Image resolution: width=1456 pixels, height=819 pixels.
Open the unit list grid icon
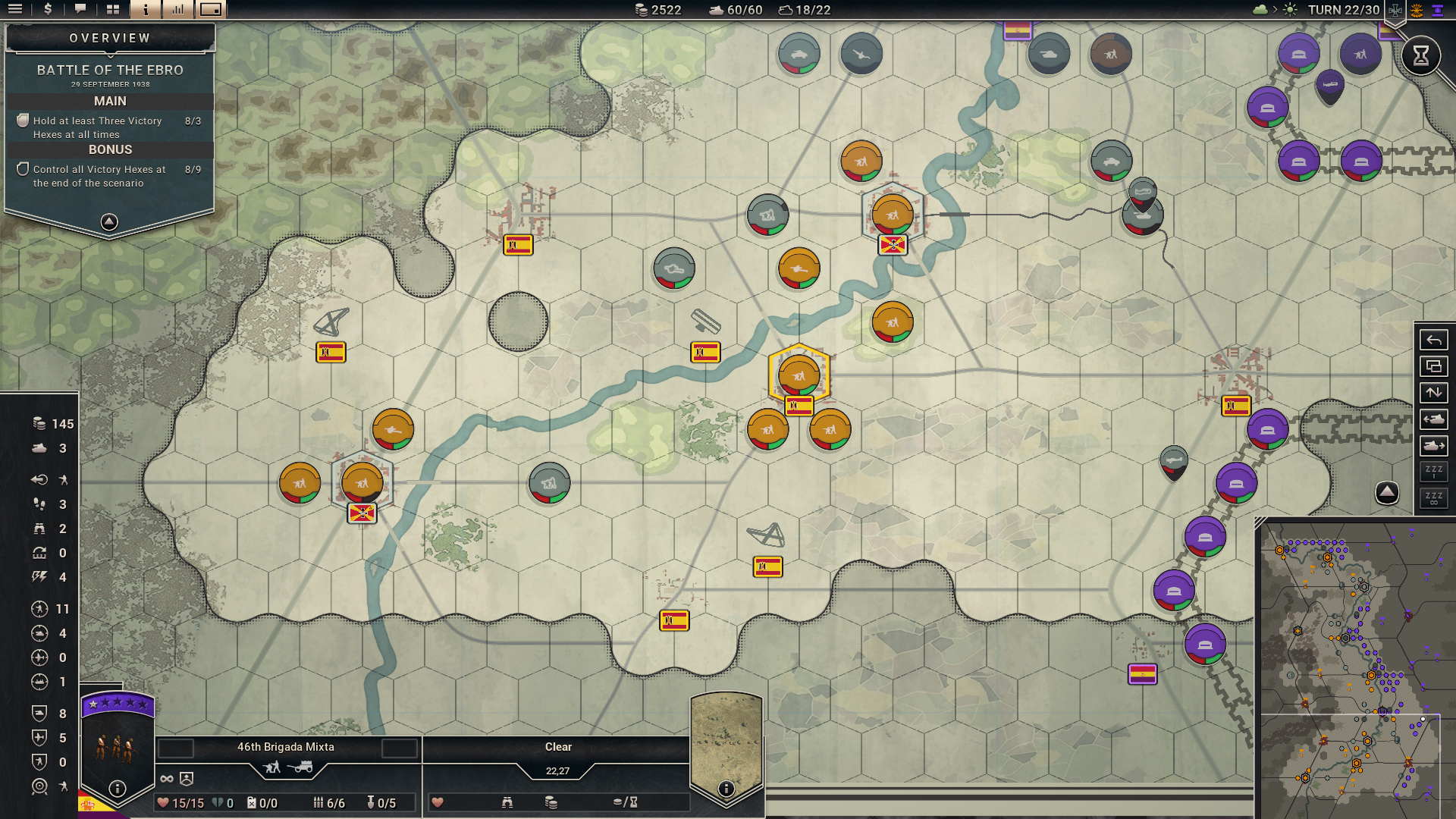[114, 10]
